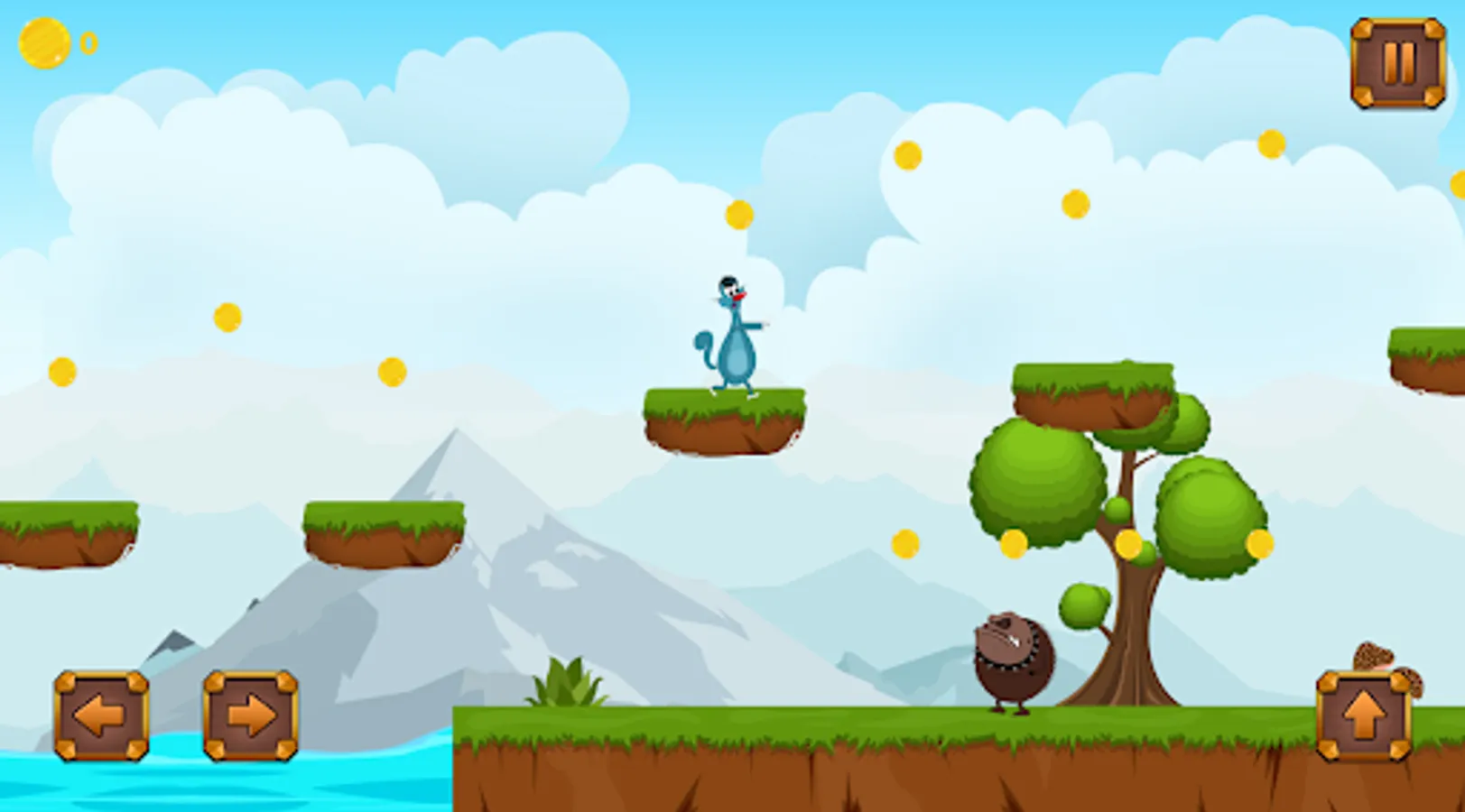Image resolution: width=1465 pixels, height=812 pixels.
Task: Select the blue cat character
Action: point(731,338)
